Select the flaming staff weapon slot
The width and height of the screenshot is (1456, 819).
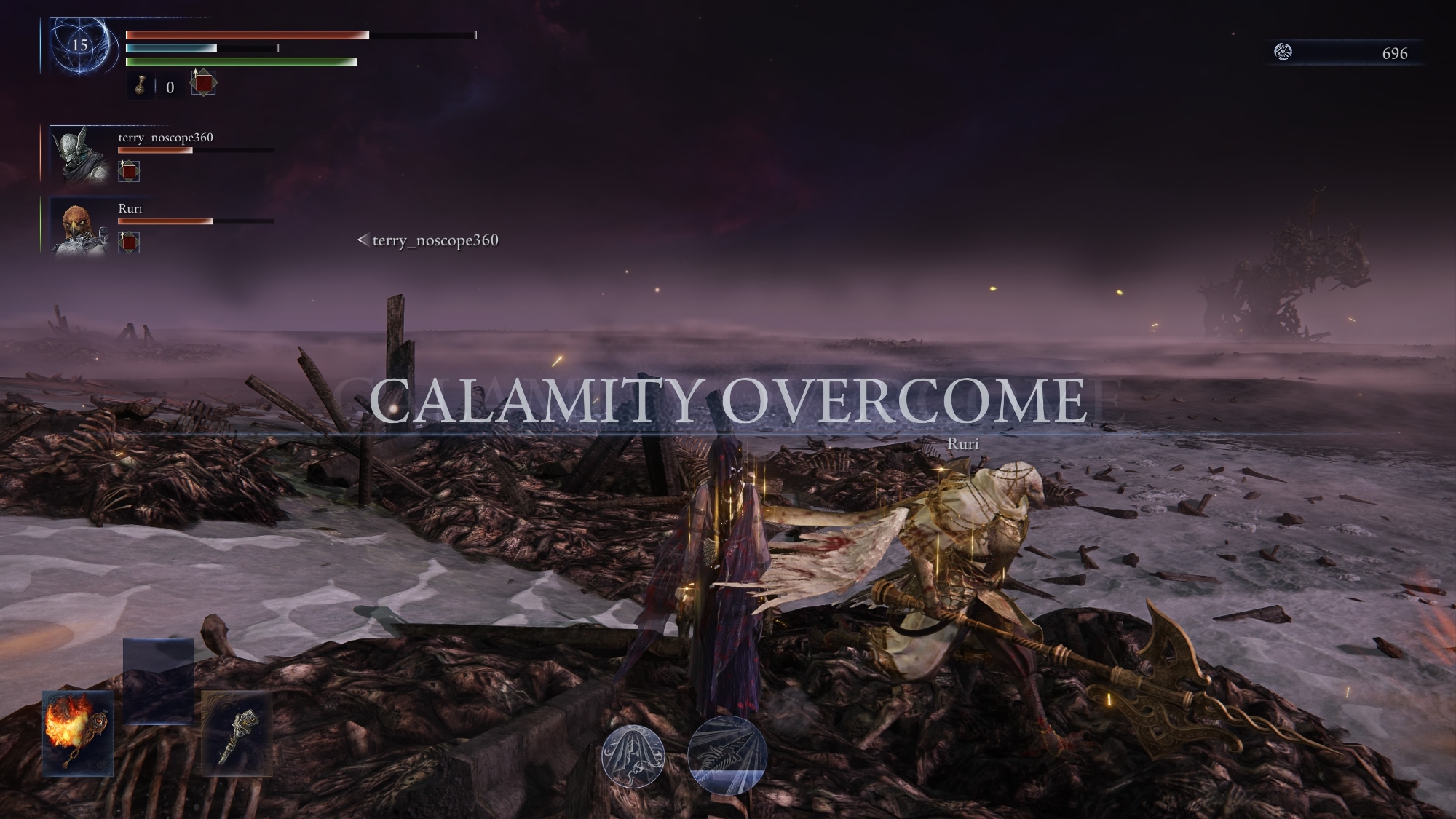(x=78, y=732)
